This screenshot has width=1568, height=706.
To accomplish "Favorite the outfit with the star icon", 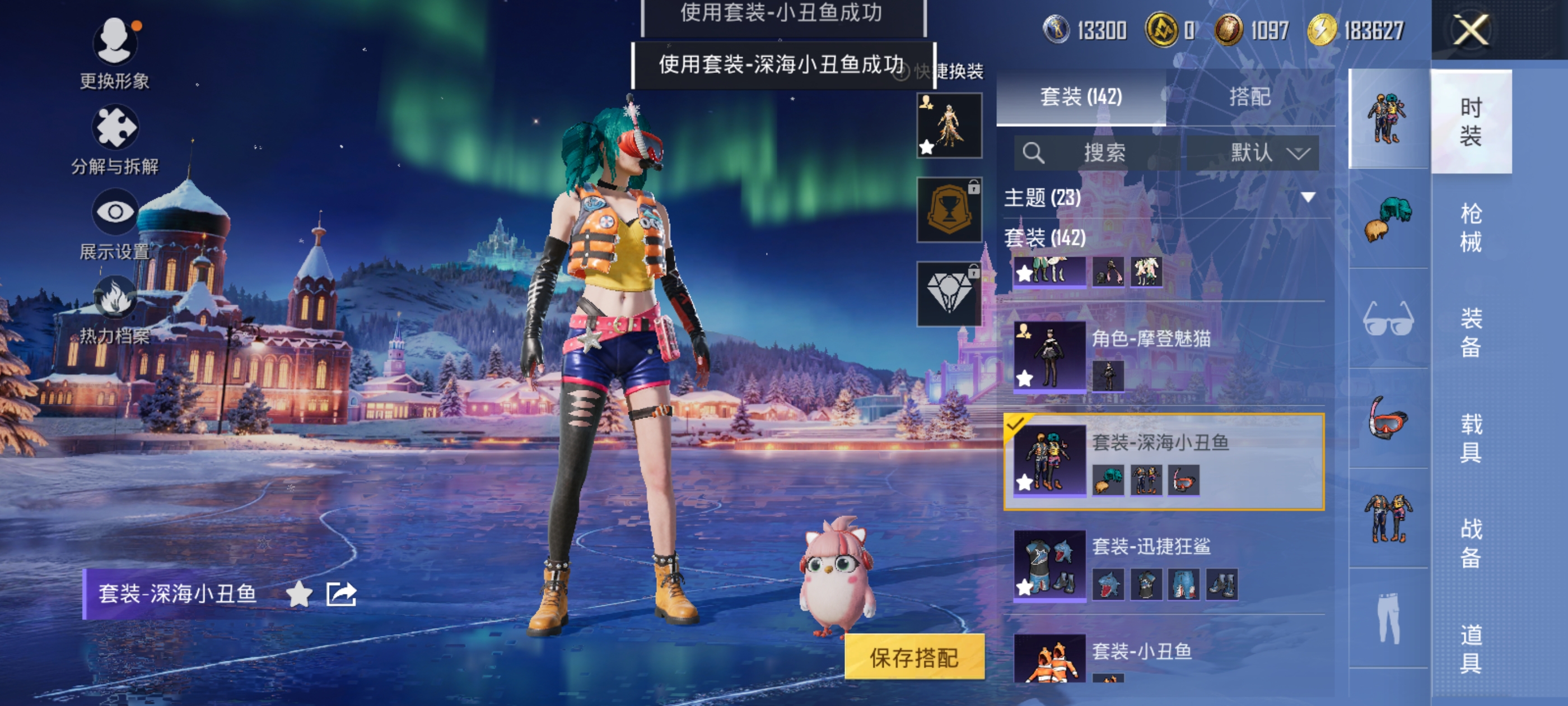I will (299, 594).
